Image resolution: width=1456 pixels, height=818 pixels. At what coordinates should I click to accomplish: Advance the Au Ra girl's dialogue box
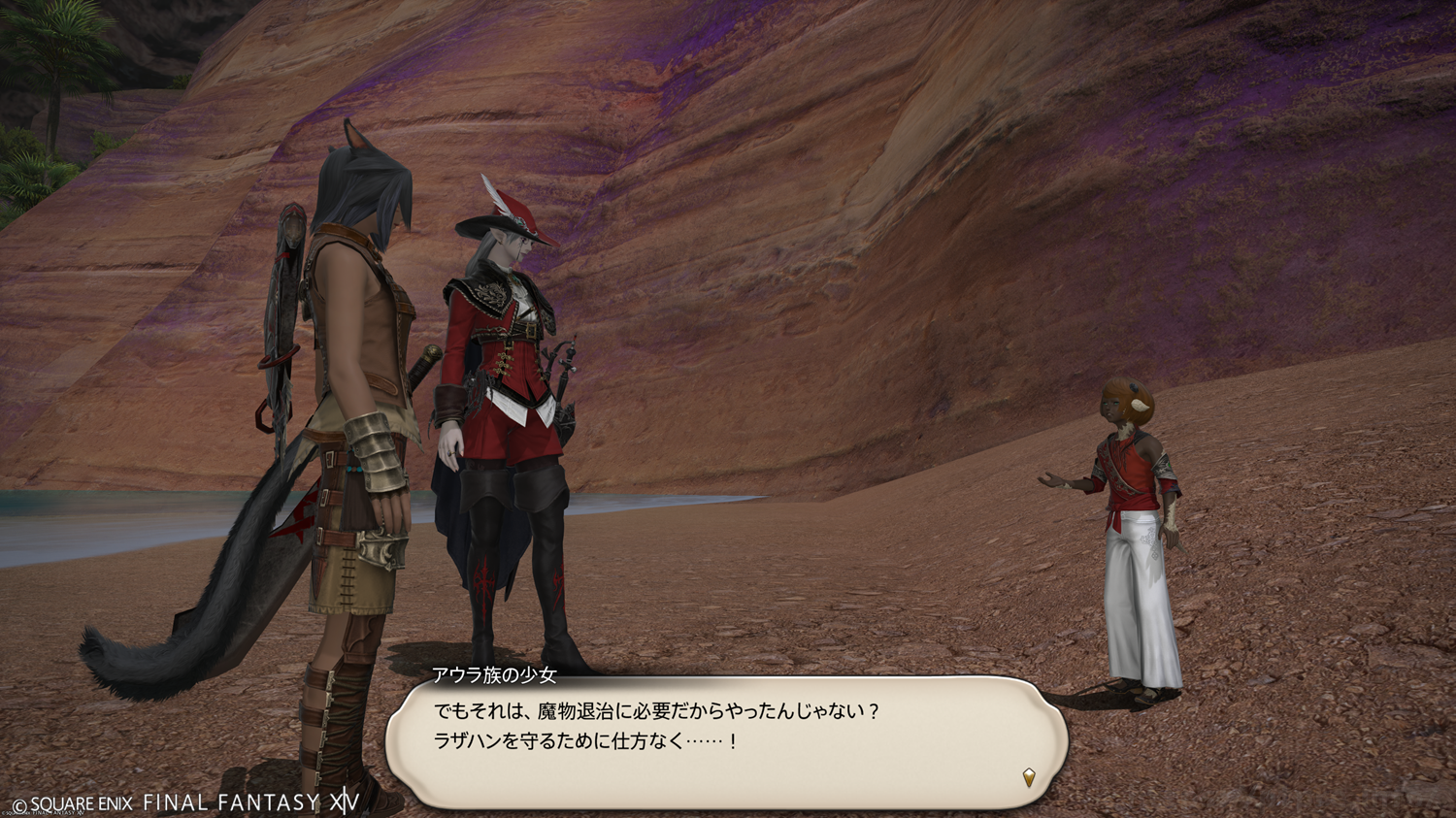click(726, 742)
